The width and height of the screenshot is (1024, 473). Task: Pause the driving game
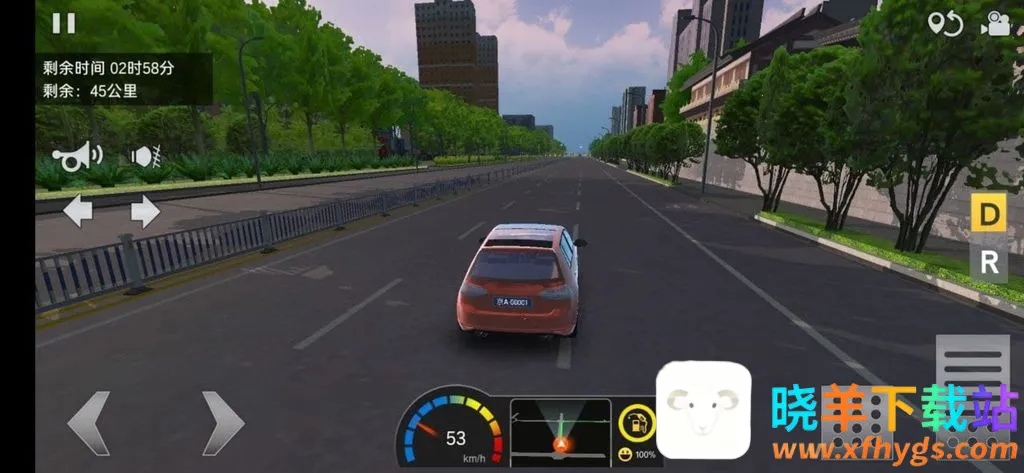(63, 23)
